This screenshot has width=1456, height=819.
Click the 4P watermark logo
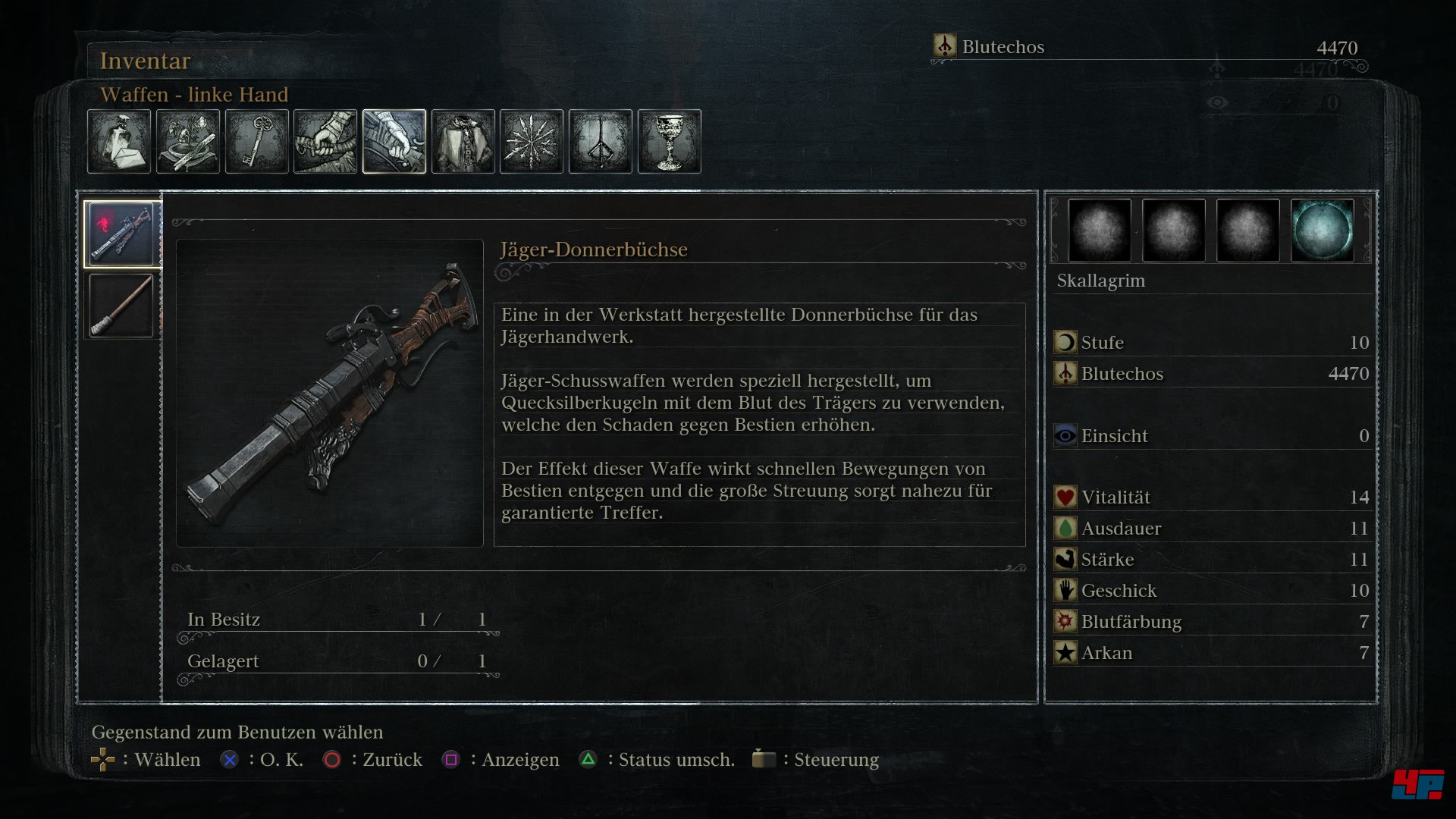click(x=1417, y=784)
